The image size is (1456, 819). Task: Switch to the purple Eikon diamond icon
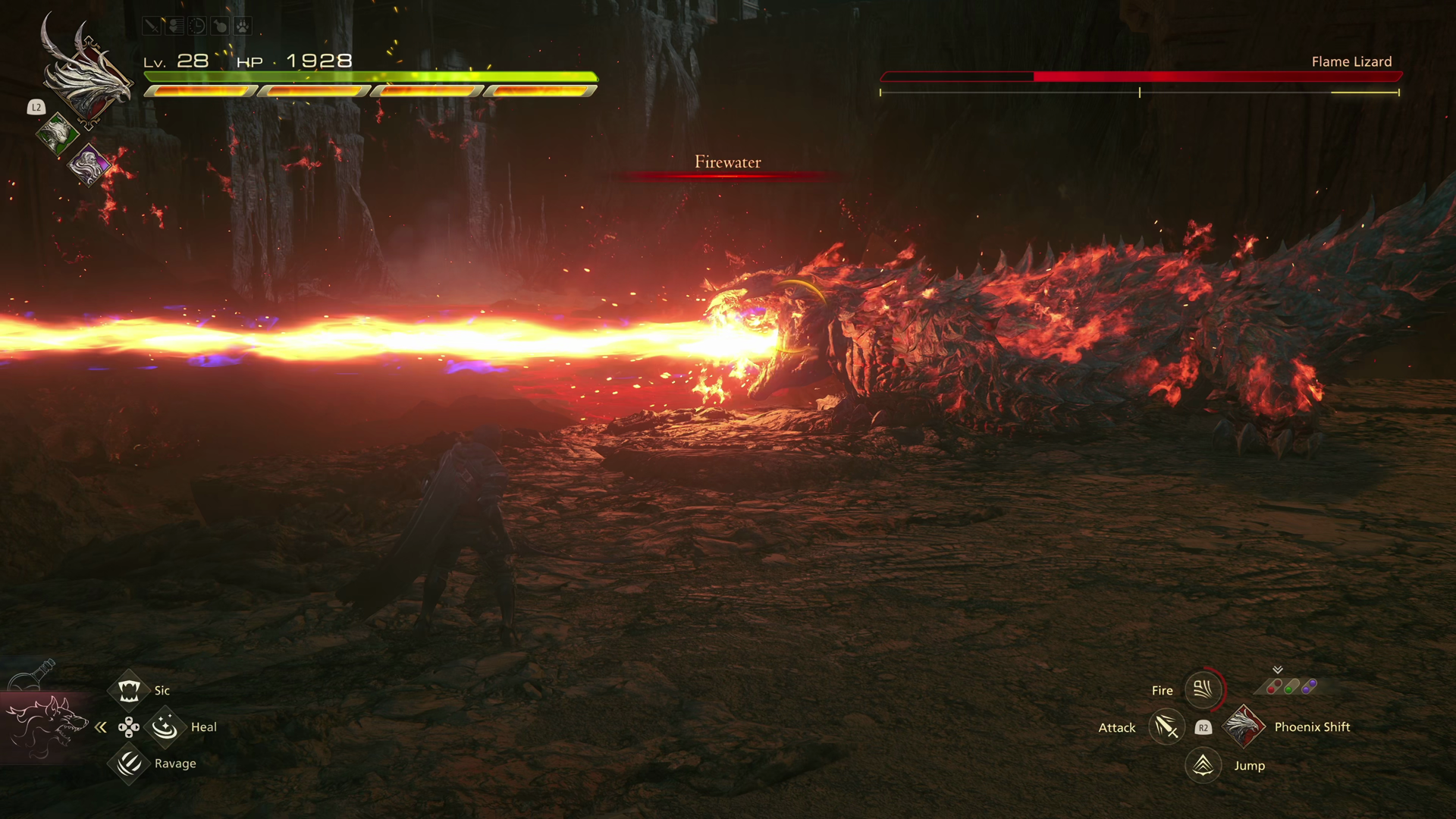(x=89, y=165)
